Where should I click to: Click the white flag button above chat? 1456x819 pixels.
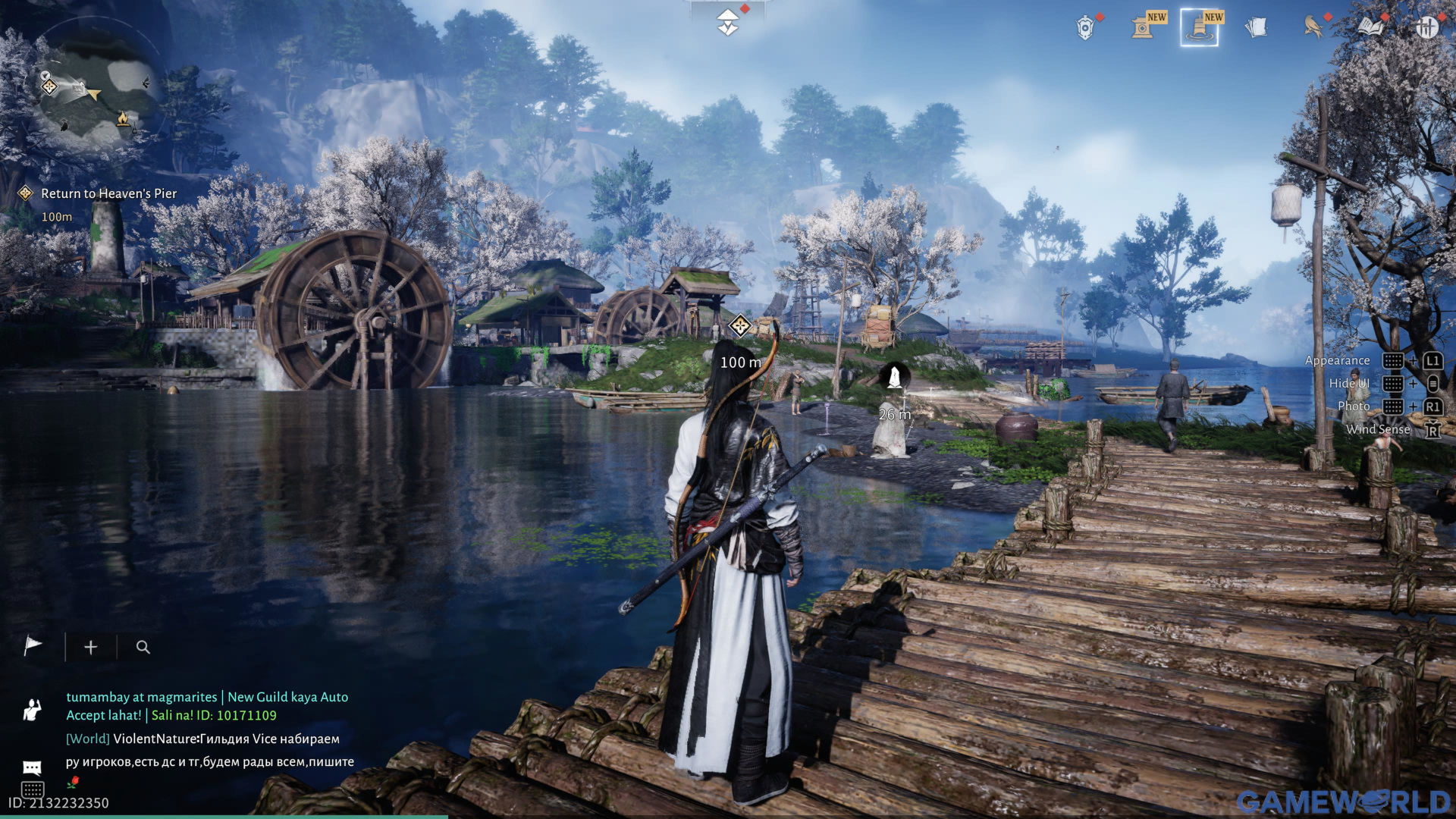pyautogui.click(x=33, y=646)
